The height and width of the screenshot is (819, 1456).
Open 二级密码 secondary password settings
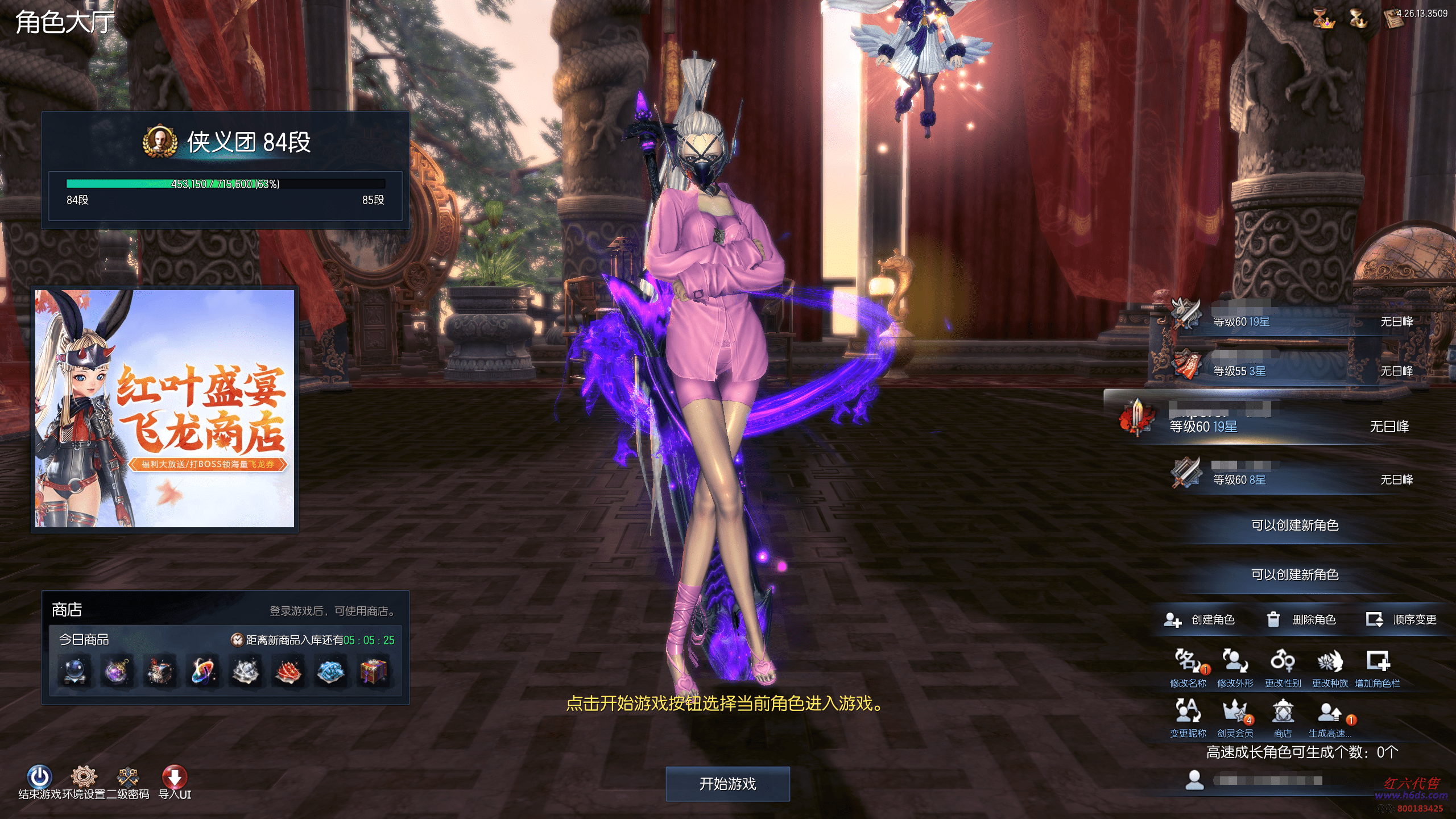(128, 777)
